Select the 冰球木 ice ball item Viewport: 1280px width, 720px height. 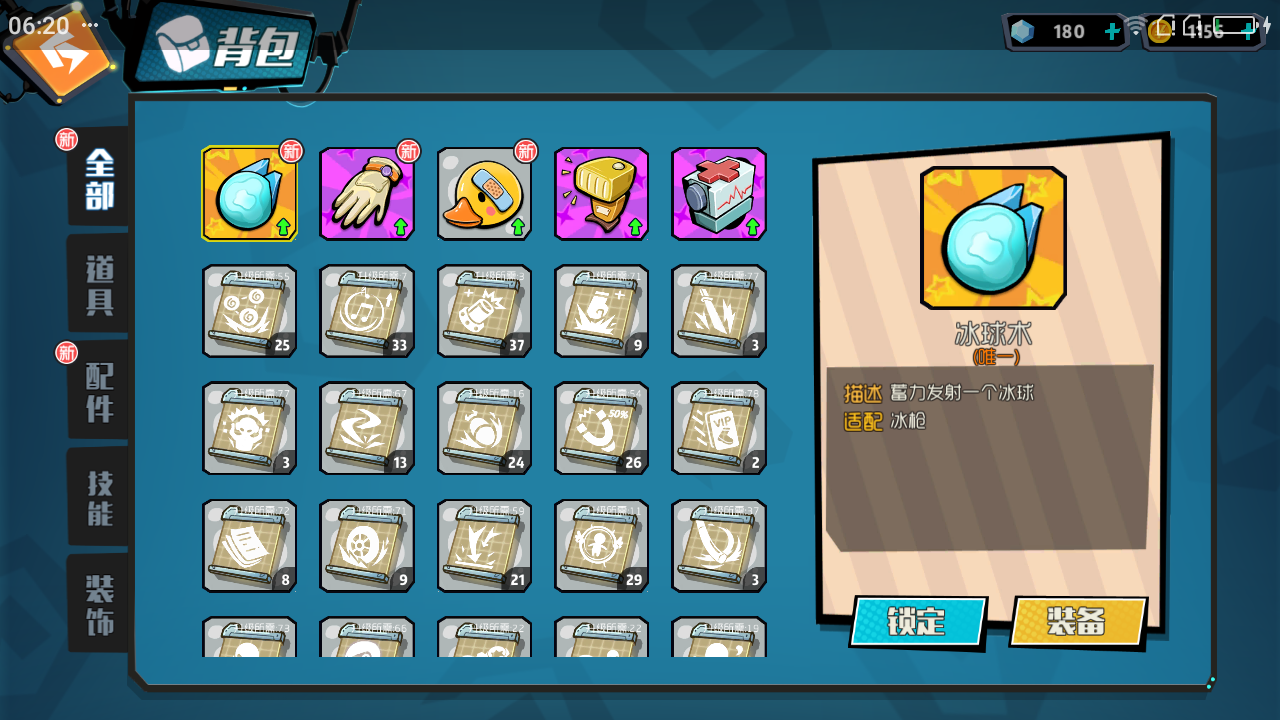point(249,194)
